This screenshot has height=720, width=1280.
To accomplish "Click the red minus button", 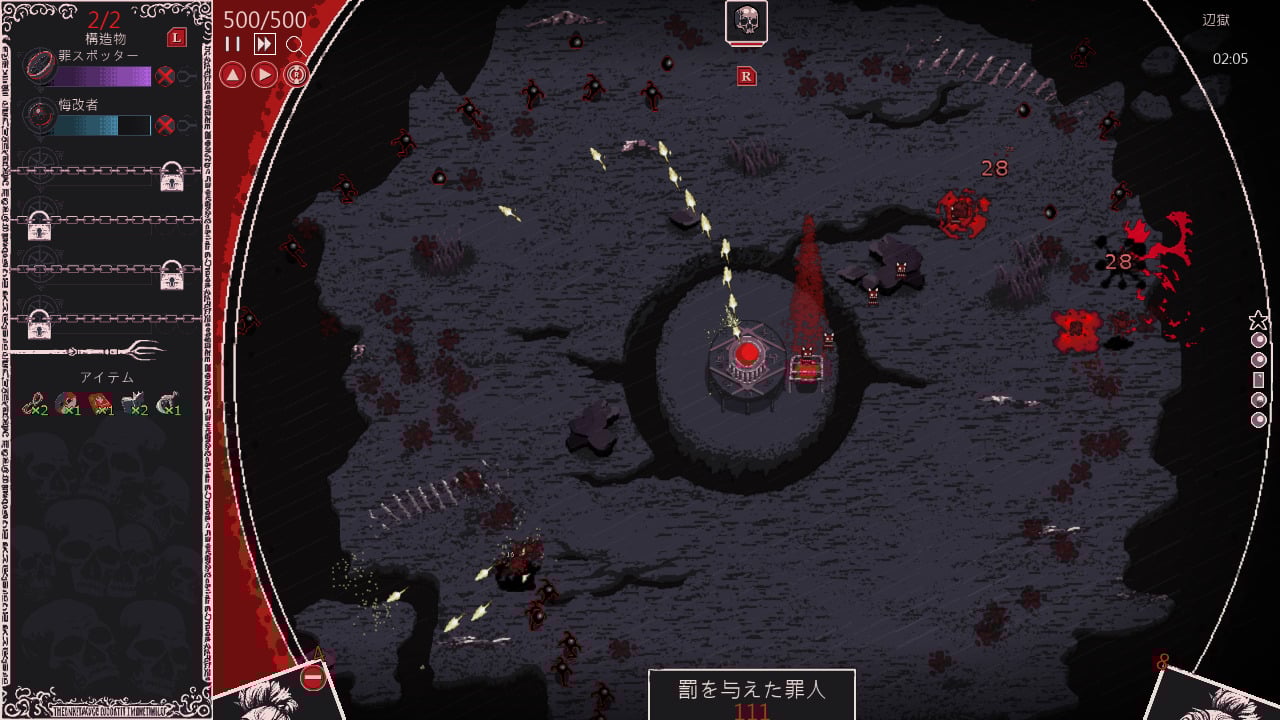I will 313,679.
